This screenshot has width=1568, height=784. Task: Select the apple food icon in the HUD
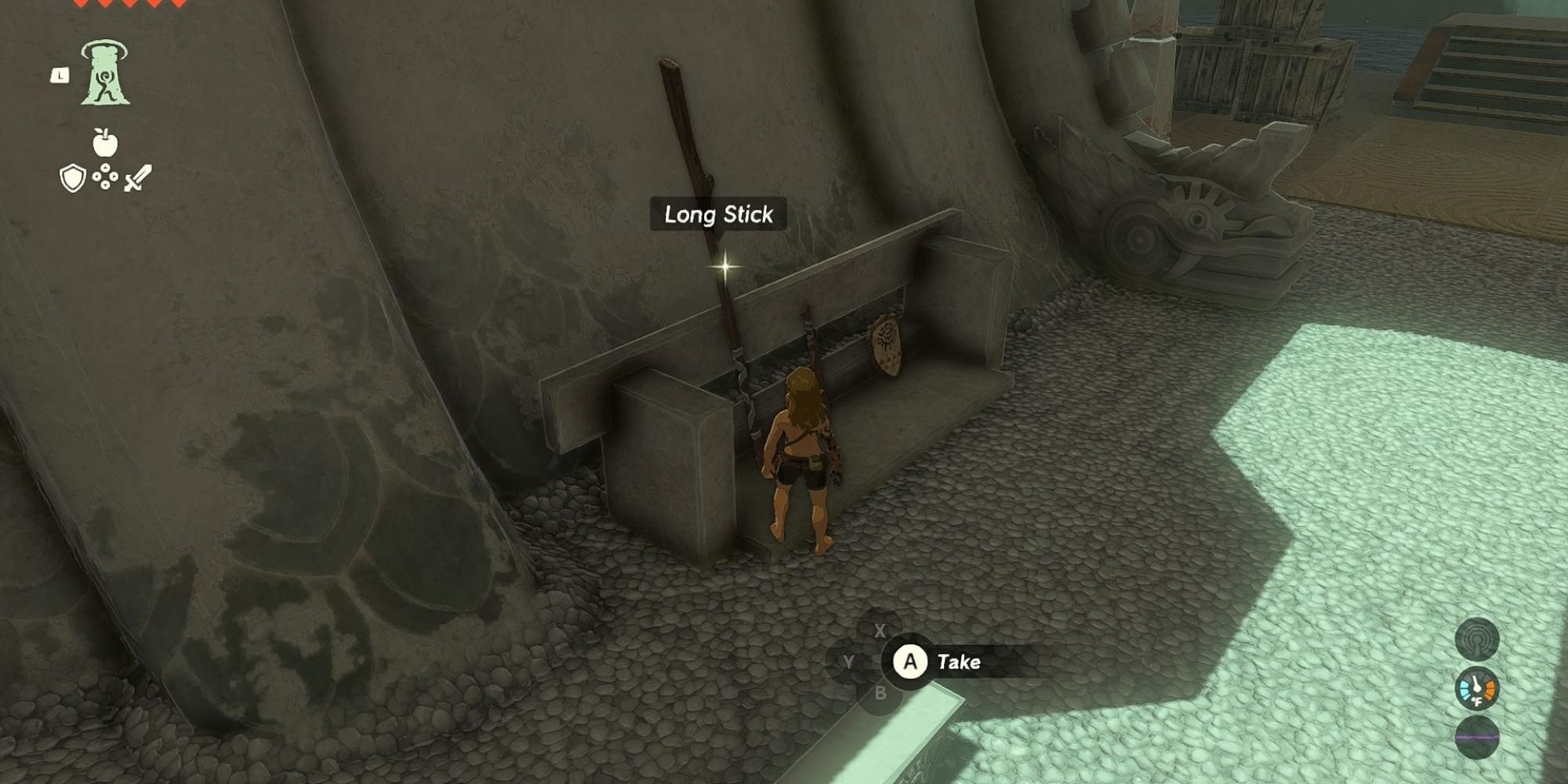(x=105, y=143)
